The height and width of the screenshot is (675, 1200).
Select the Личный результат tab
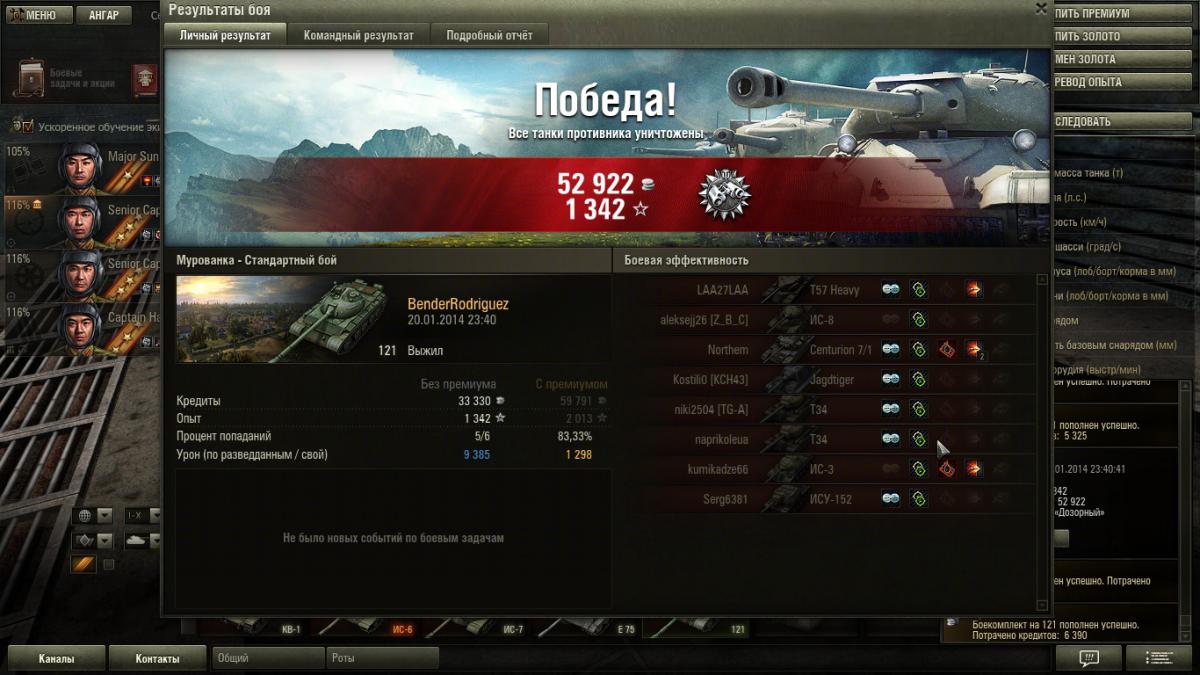225,35
